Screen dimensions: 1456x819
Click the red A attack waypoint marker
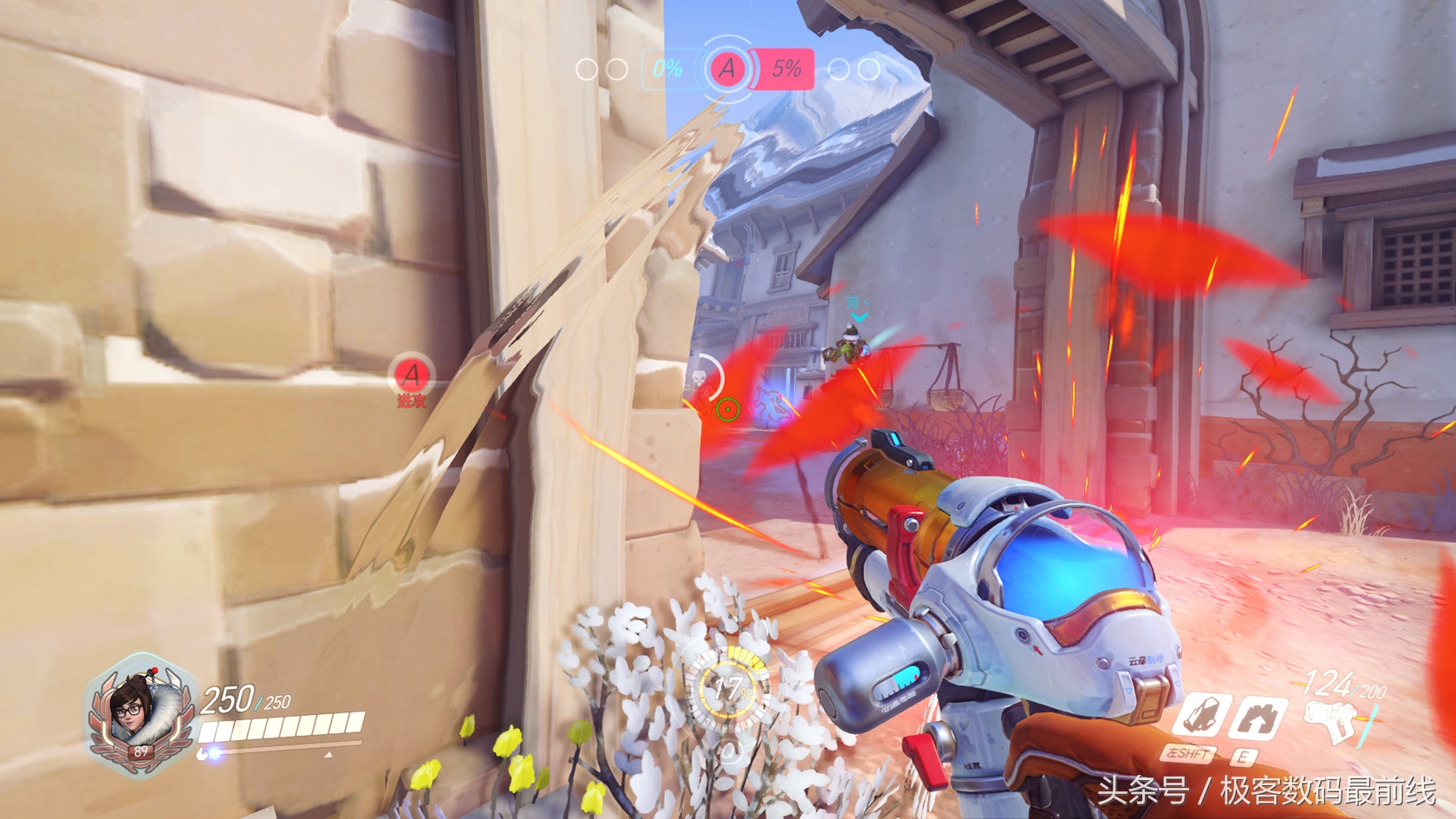411,375
